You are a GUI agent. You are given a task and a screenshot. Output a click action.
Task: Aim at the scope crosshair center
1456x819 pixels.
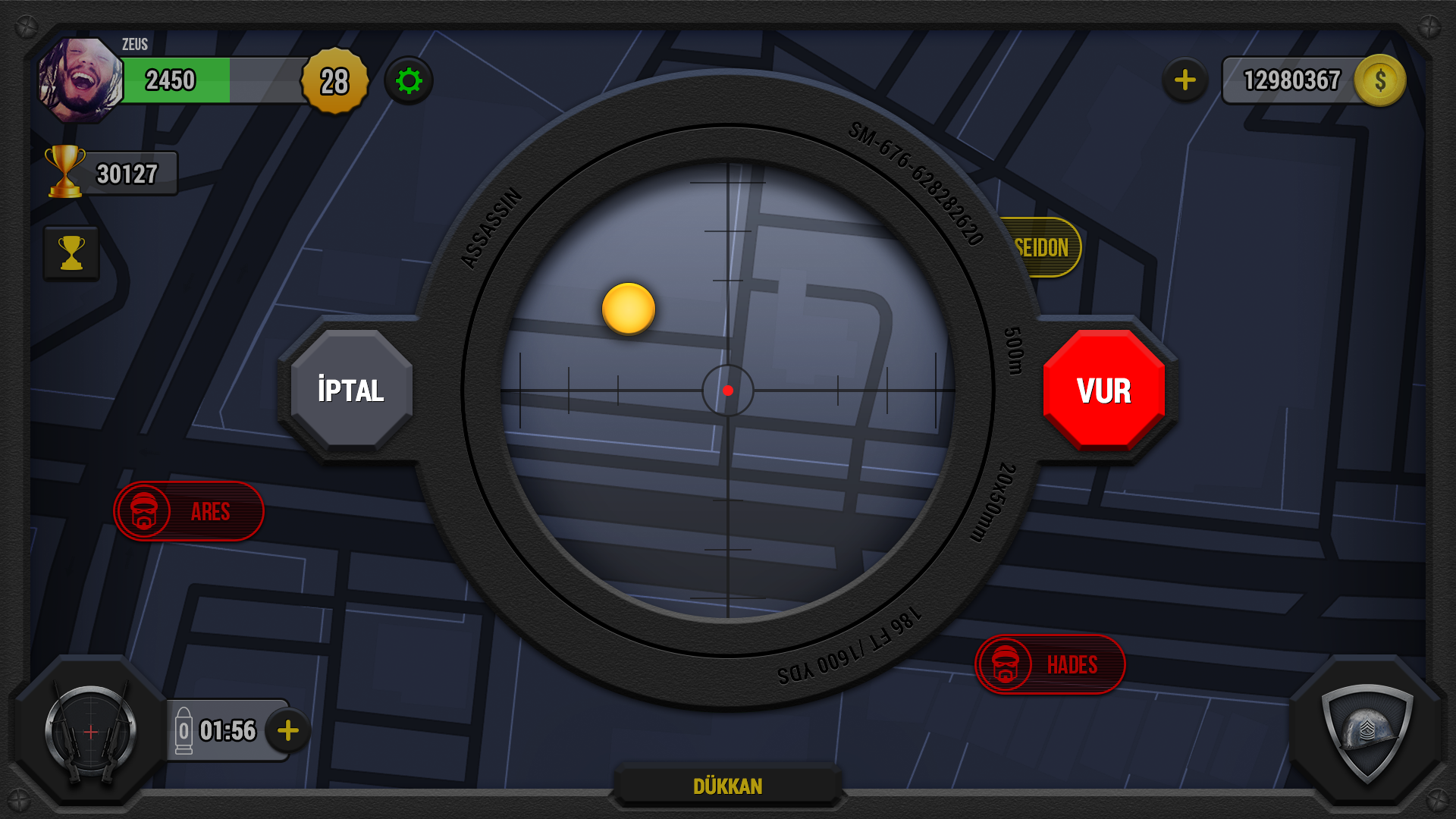pyautogui.click(x=729, y=391)
